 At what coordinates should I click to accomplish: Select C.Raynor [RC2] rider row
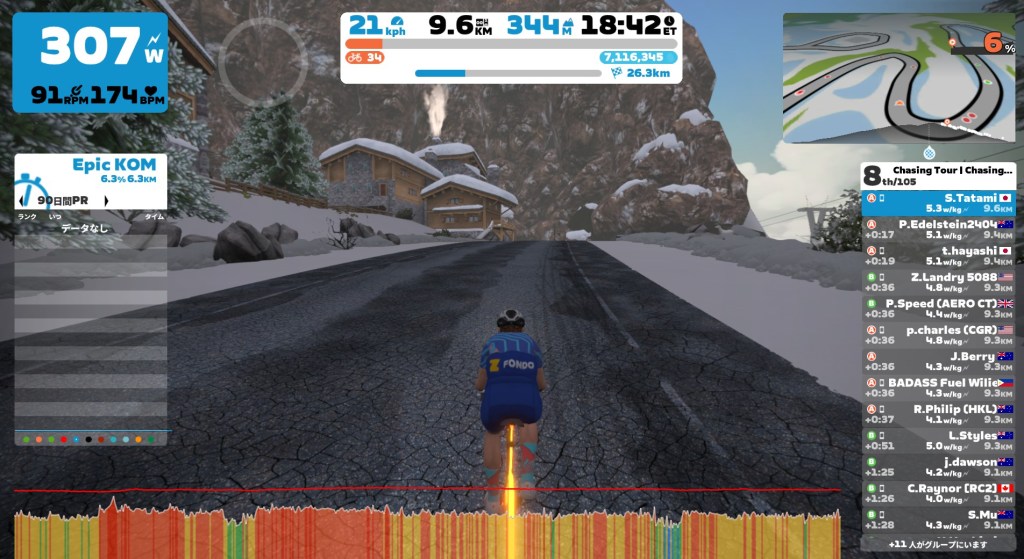[938, 493]
